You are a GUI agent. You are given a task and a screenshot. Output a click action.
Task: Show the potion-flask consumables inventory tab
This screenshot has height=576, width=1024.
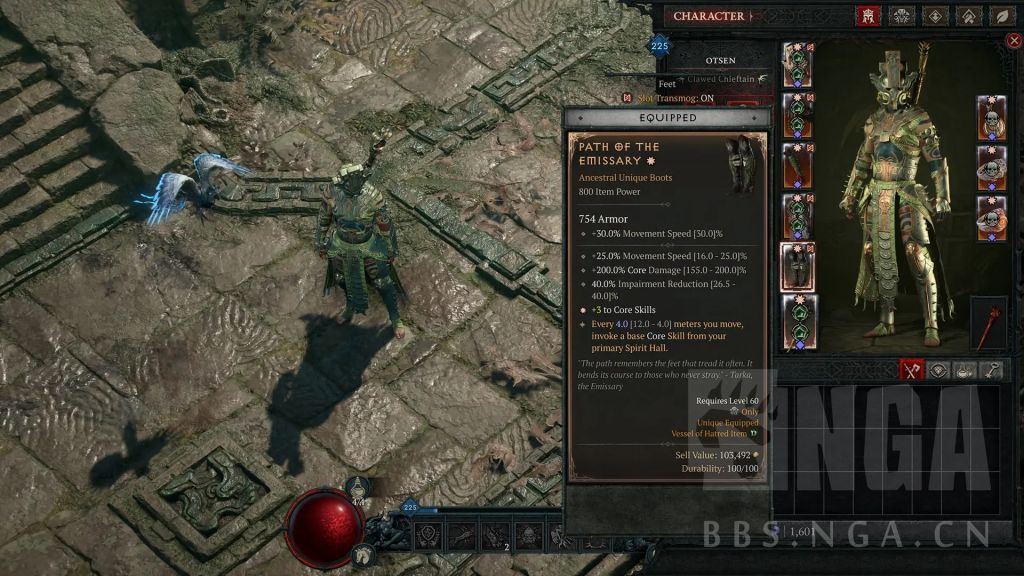point(966,370)
